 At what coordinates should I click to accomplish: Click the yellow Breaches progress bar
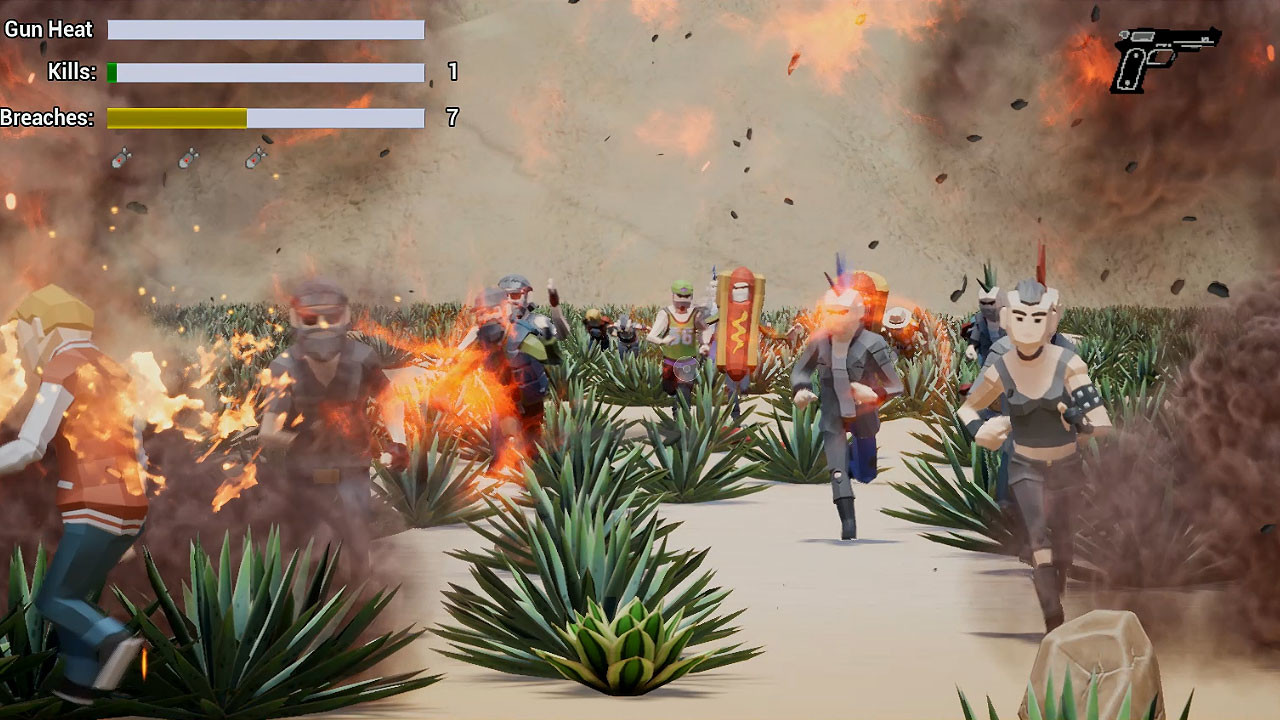pyautogui.click(x=175, y=118)
